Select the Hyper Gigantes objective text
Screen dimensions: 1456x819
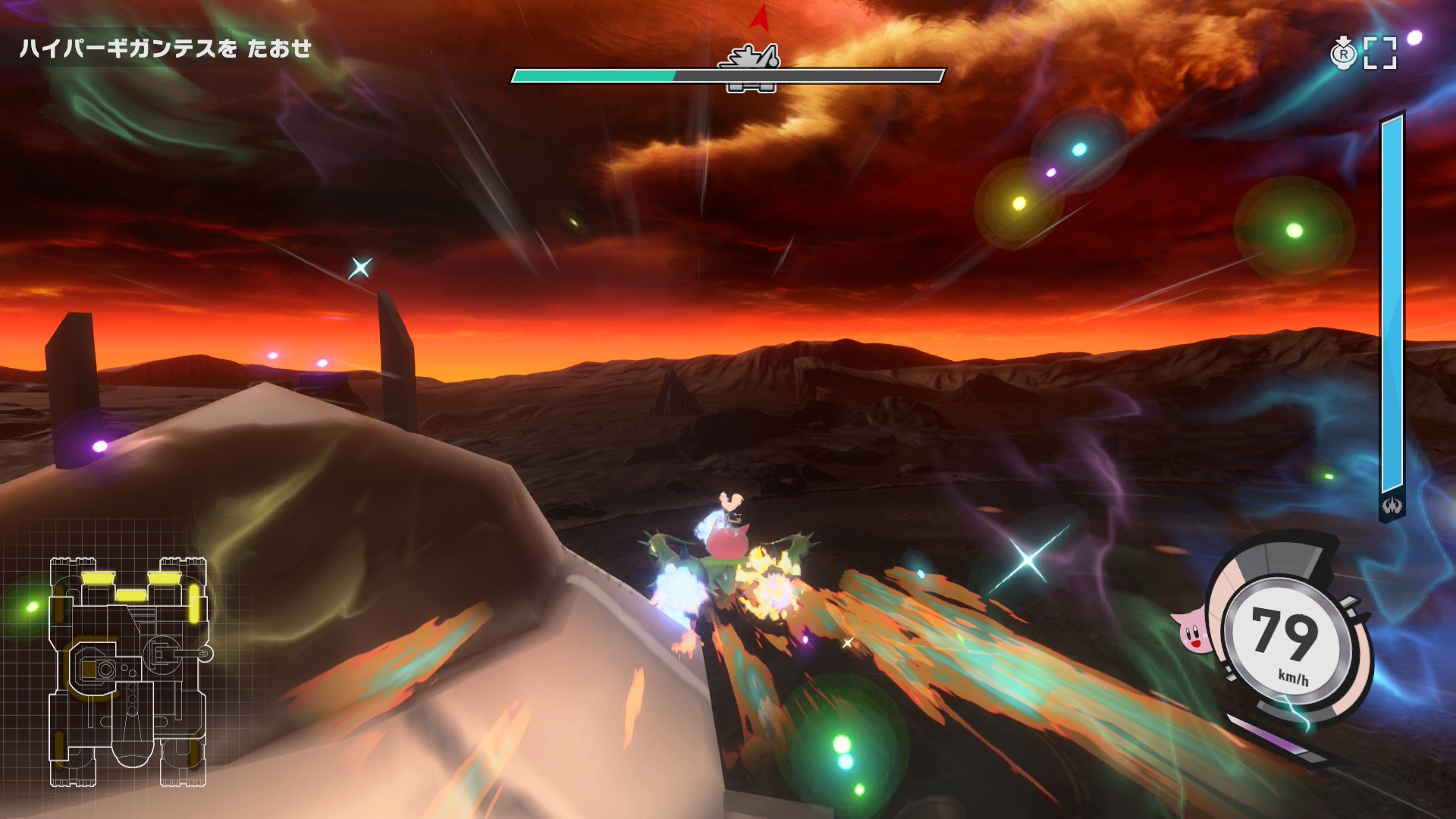pyautogui.click(x=165, y=49)
